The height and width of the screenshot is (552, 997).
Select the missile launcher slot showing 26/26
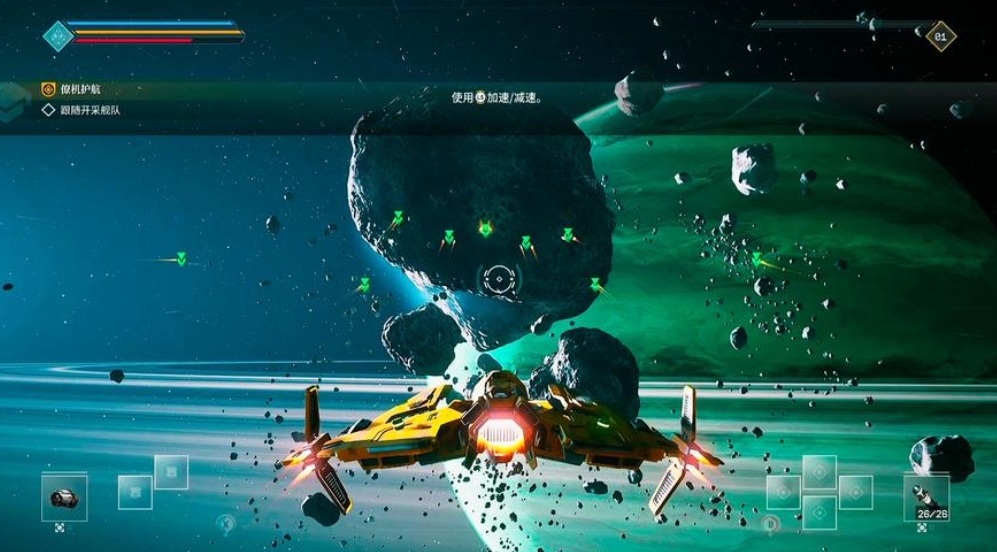[926, 497]
